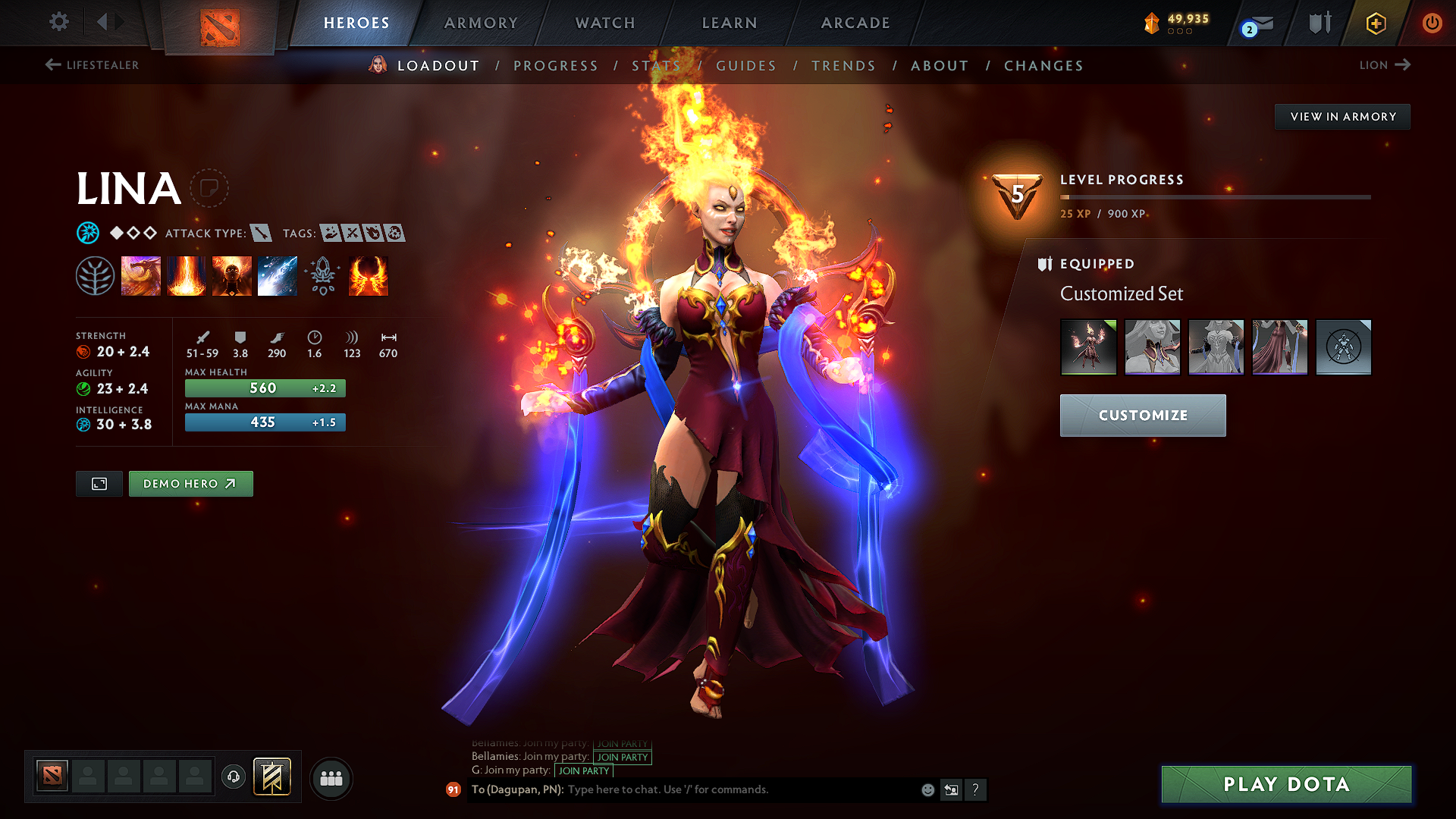This screenshot has height=819, width=1456.
Task: Open the GUIDES section
Action: [746, 66]
